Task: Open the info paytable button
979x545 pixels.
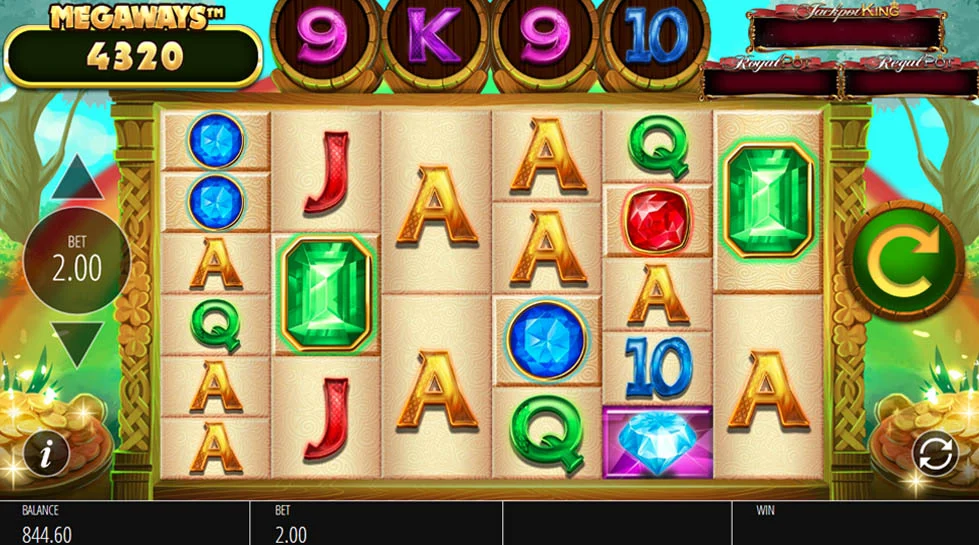Action: pyautogui.click(x=44, y=455)
